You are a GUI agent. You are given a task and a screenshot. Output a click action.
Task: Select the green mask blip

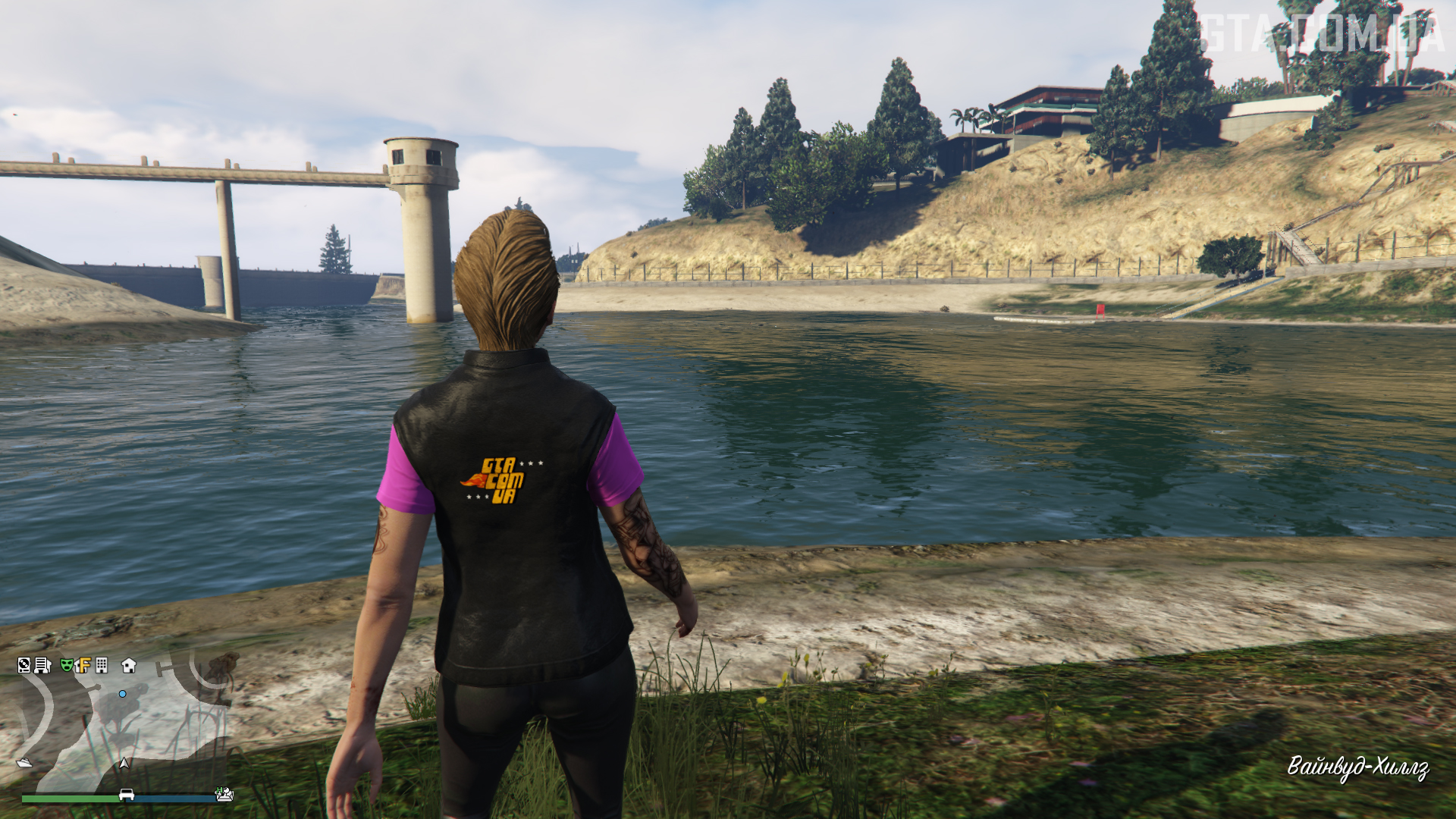pos(67,666)
